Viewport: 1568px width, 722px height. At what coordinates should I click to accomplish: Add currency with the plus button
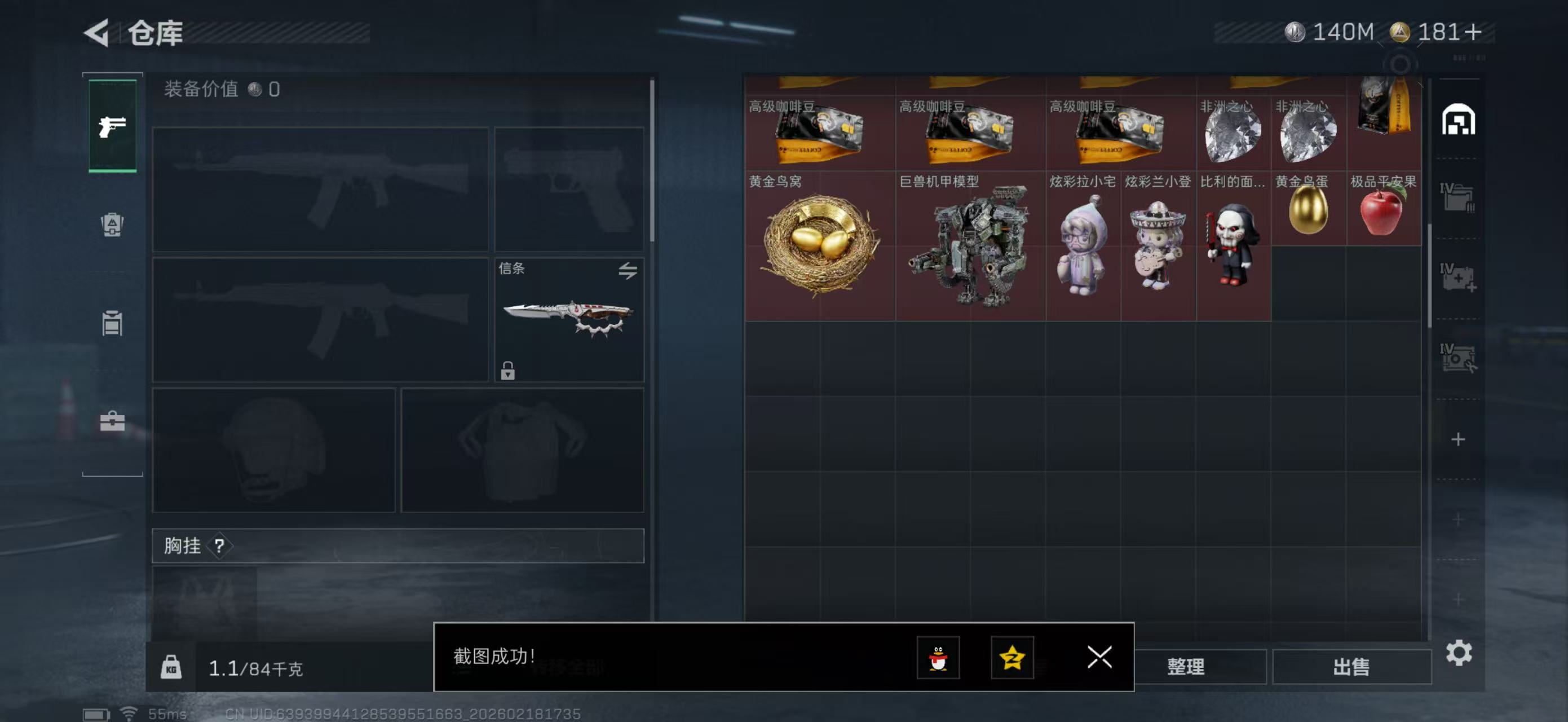point(1474,32)
